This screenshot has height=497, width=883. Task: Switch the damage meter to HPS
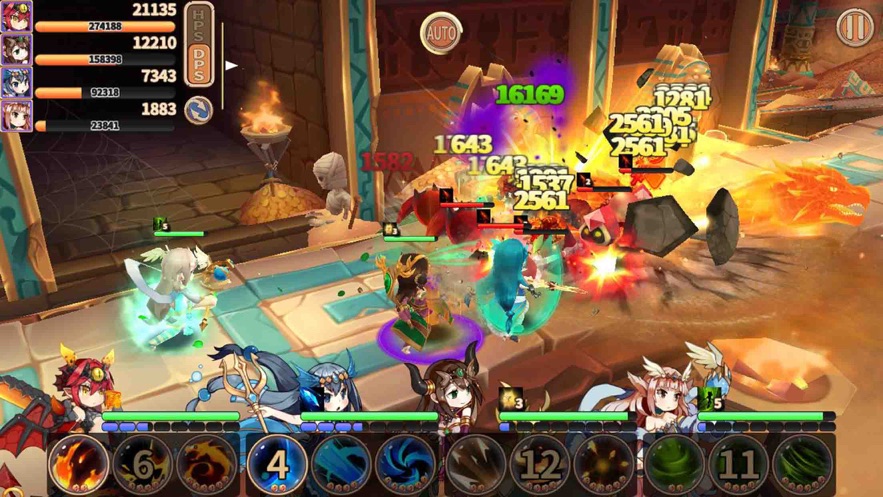tap(200, 22)
